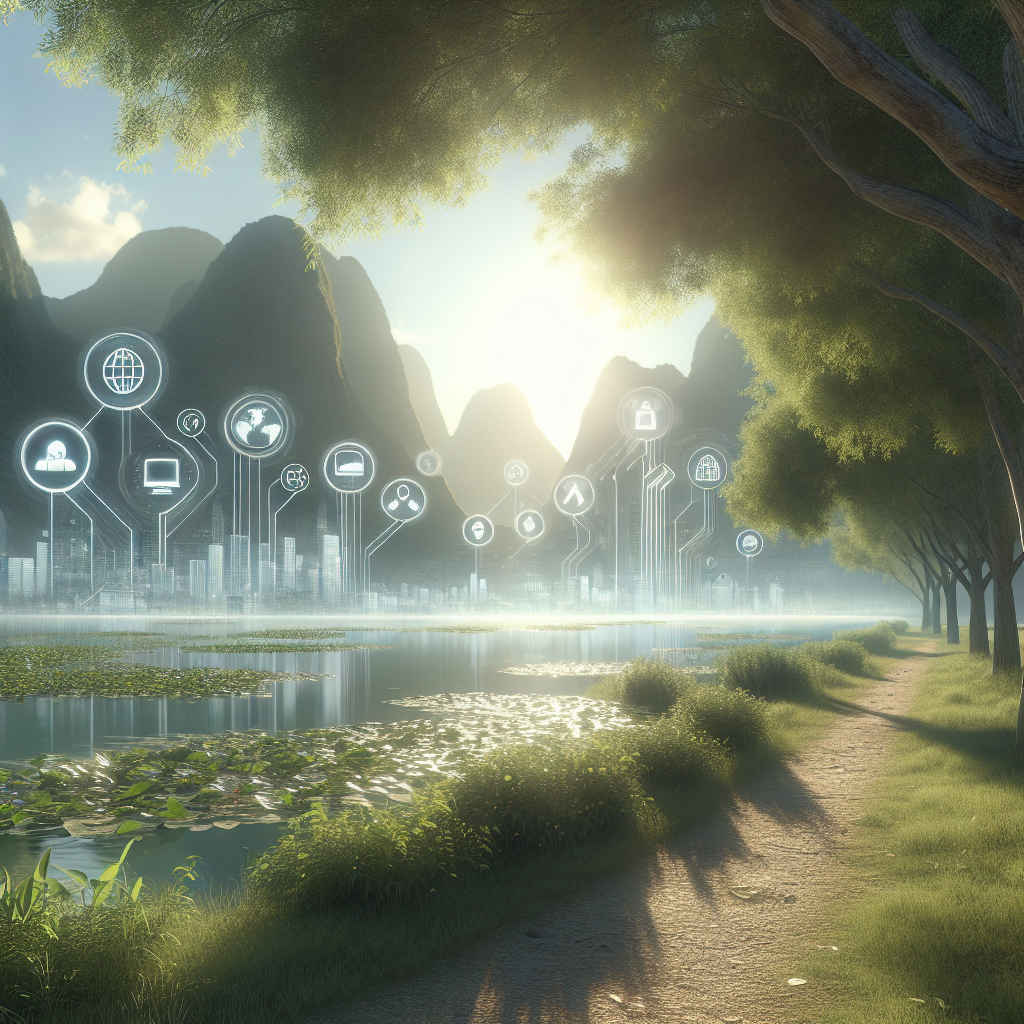
Task: Choose the world map globe icon
Action: [256, 425]
